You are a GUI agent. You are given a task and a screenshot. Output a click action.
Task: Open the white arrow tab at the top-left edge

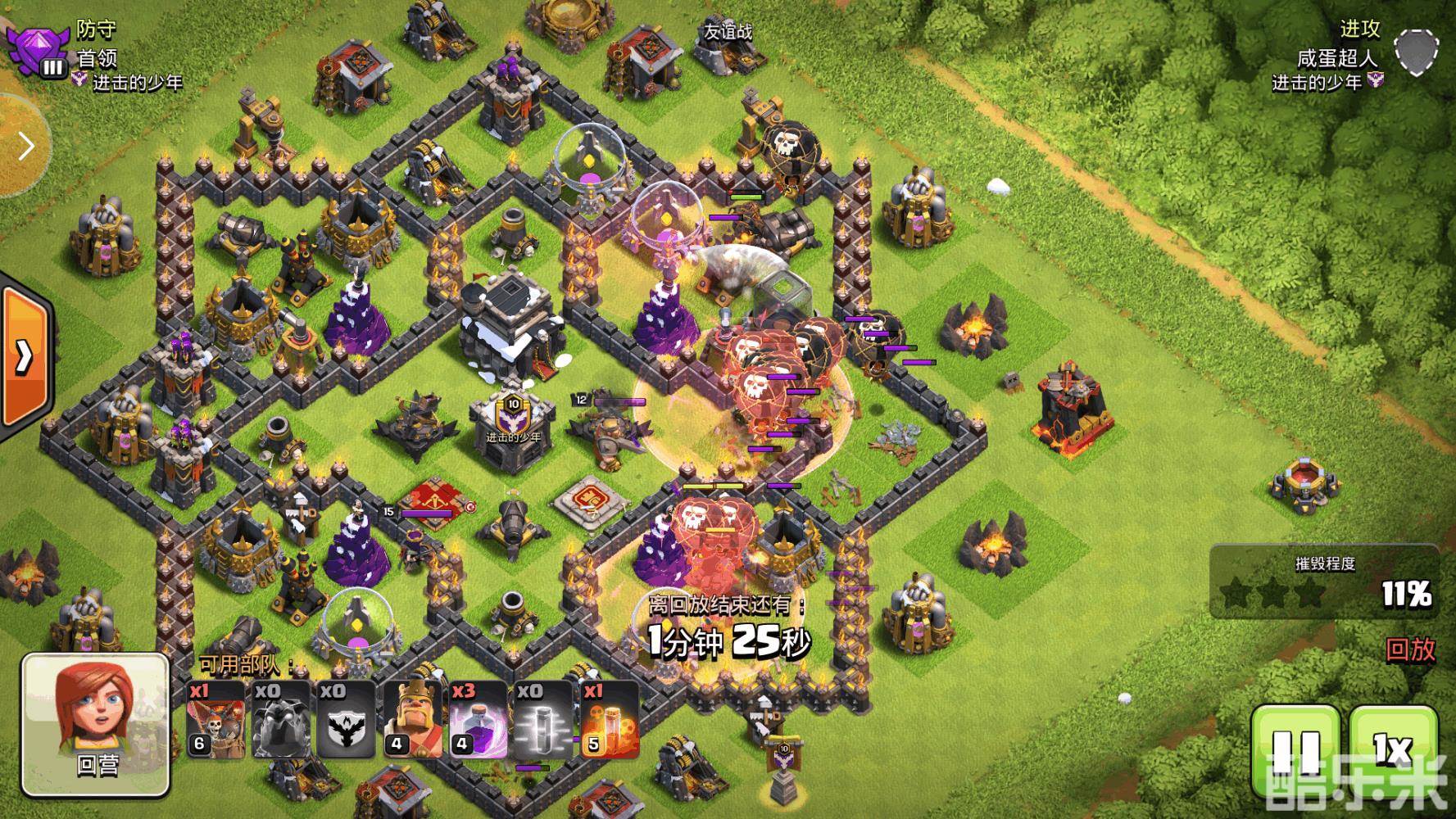[x=23, y=147]
